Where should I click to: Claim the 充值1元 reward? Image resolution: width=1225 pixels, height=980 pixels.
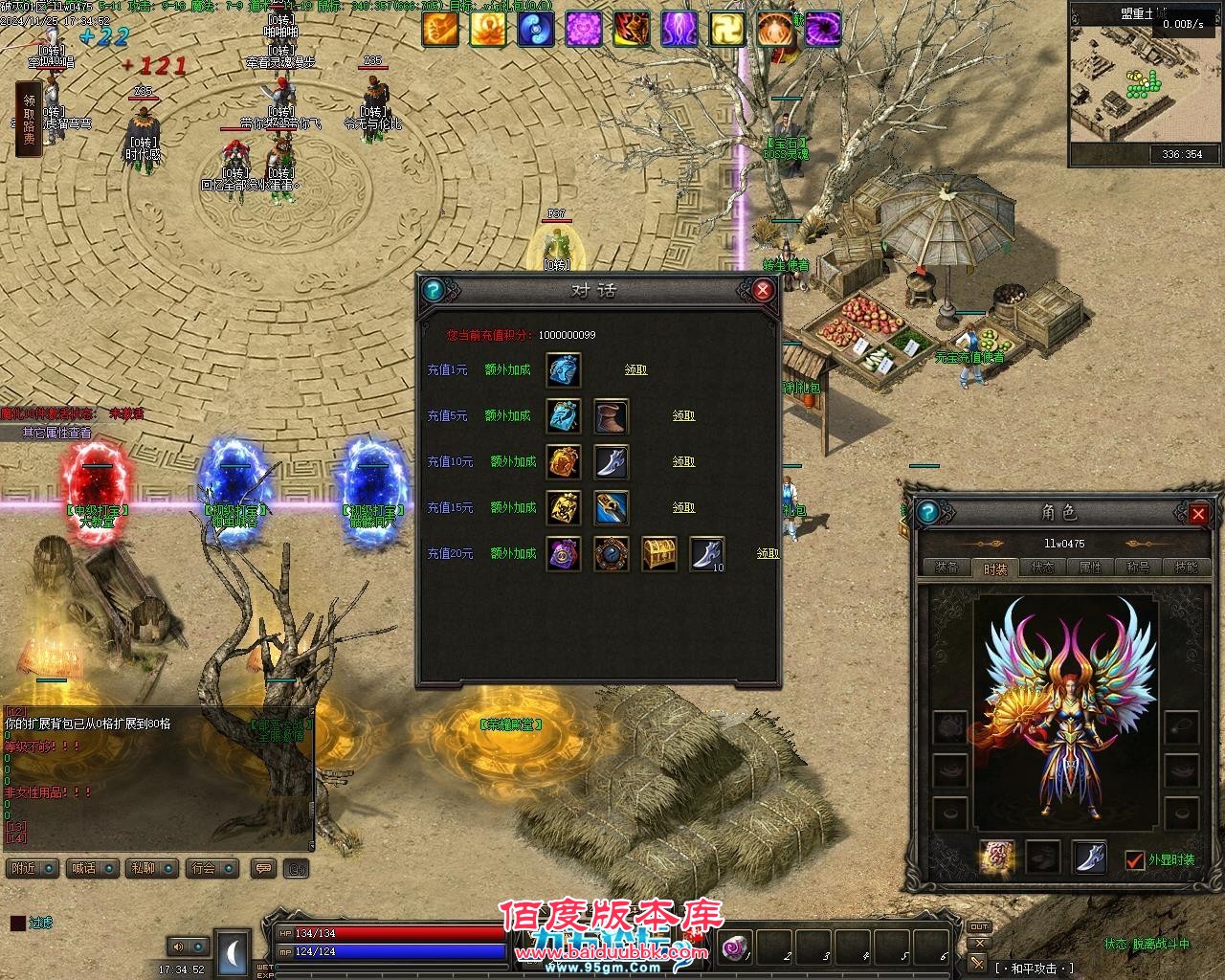[635, 369]
